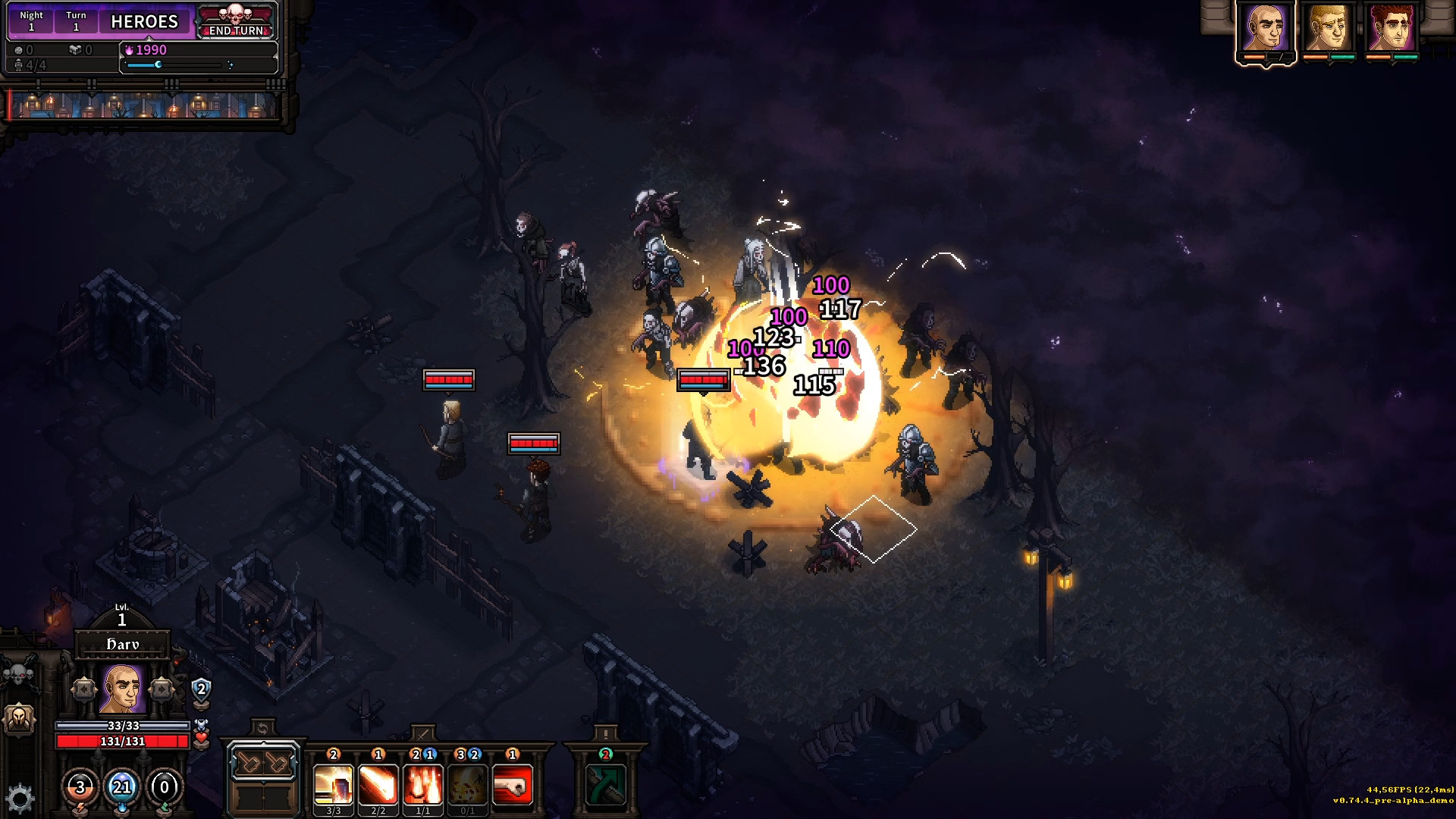Click the blue shield armor icon
Screen dimensions: 1456x819
(x=201, y=689)
